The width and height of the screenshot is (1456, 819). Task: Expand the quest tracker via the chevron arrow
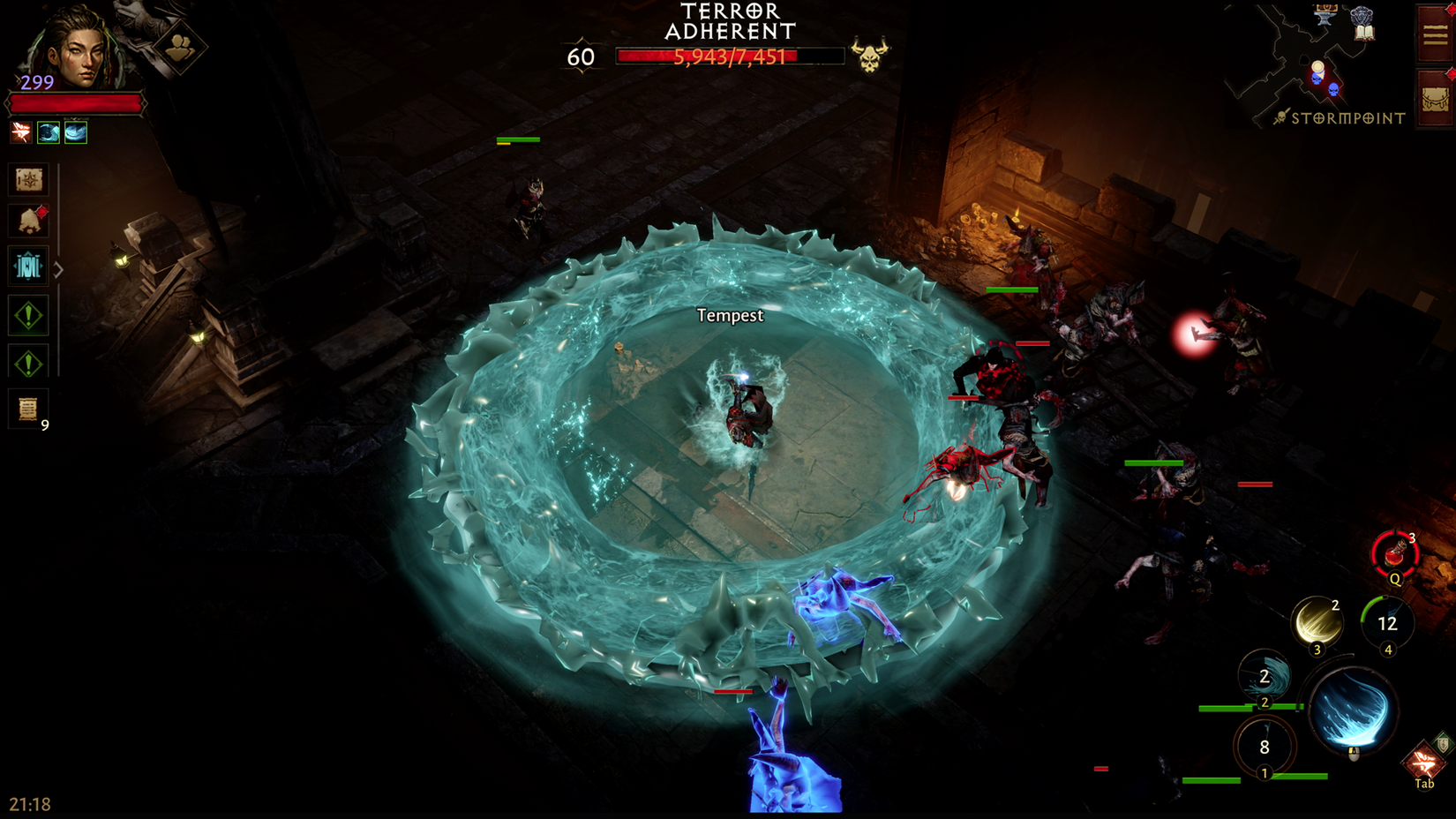pos(56,268)
